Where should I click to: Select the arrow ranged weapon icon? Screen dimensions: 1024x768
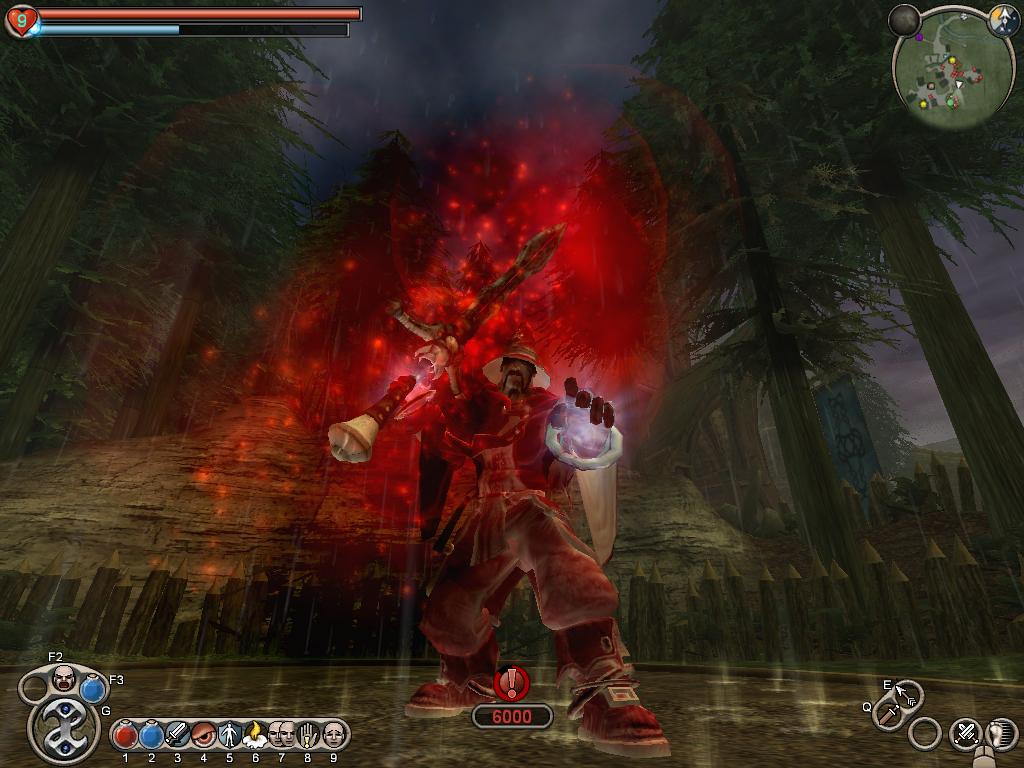point(907,693)
